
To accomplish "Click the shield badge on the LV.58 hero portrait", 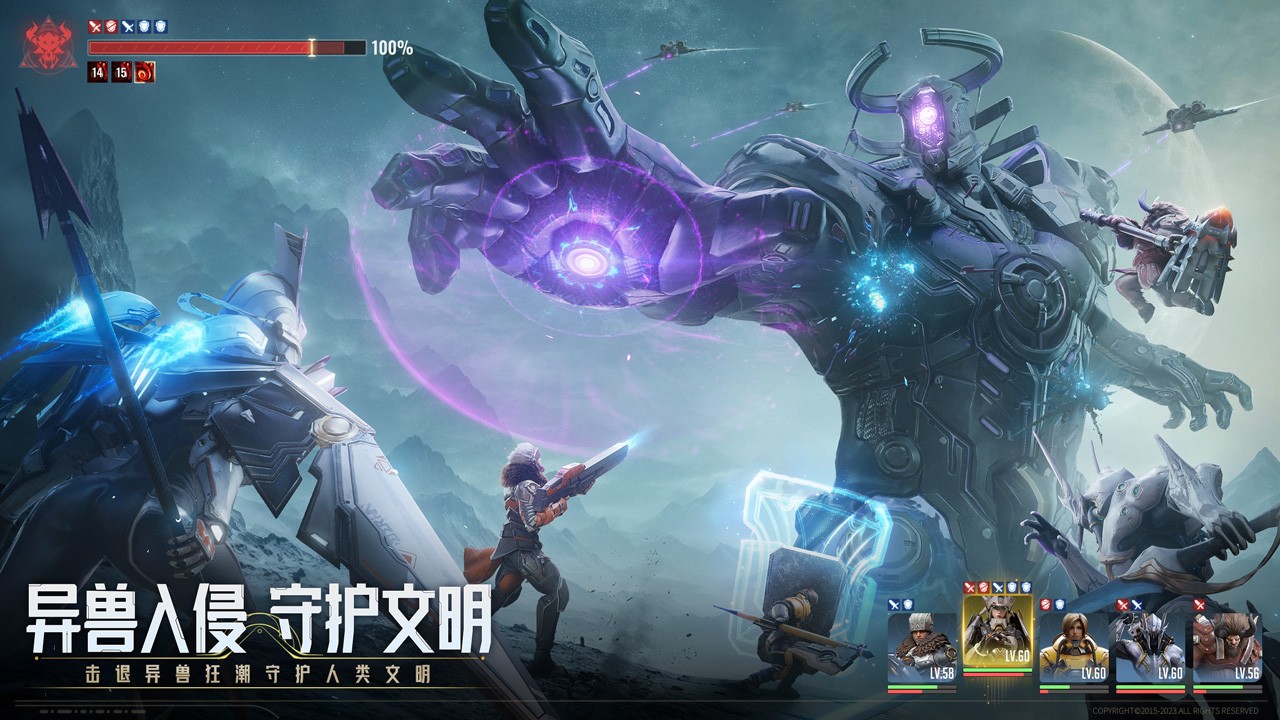I will point(907,604).
